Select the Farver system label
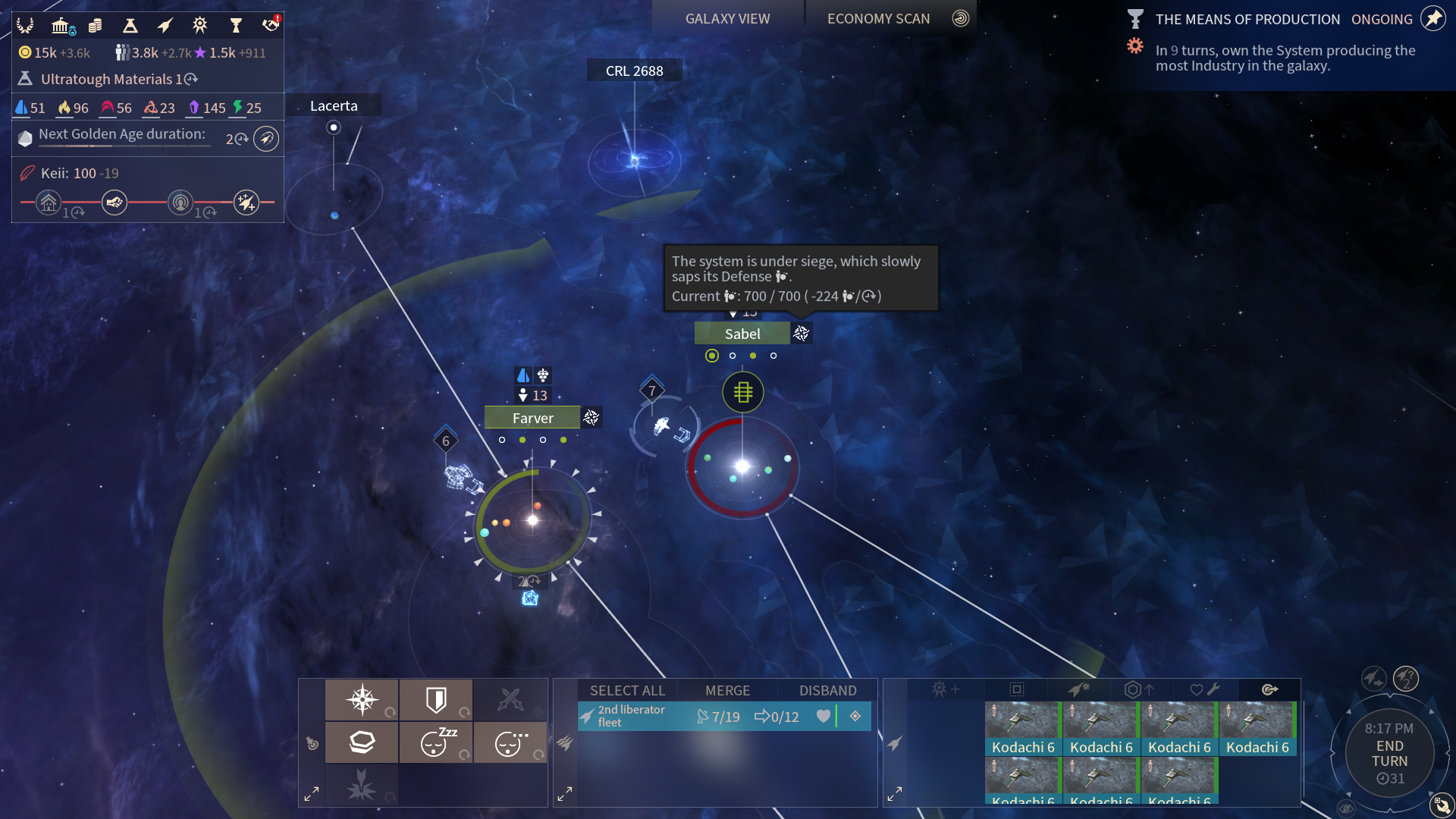The height and width of the screenshot is (819, 1456). pyautogui.click(x=532, y=418)
